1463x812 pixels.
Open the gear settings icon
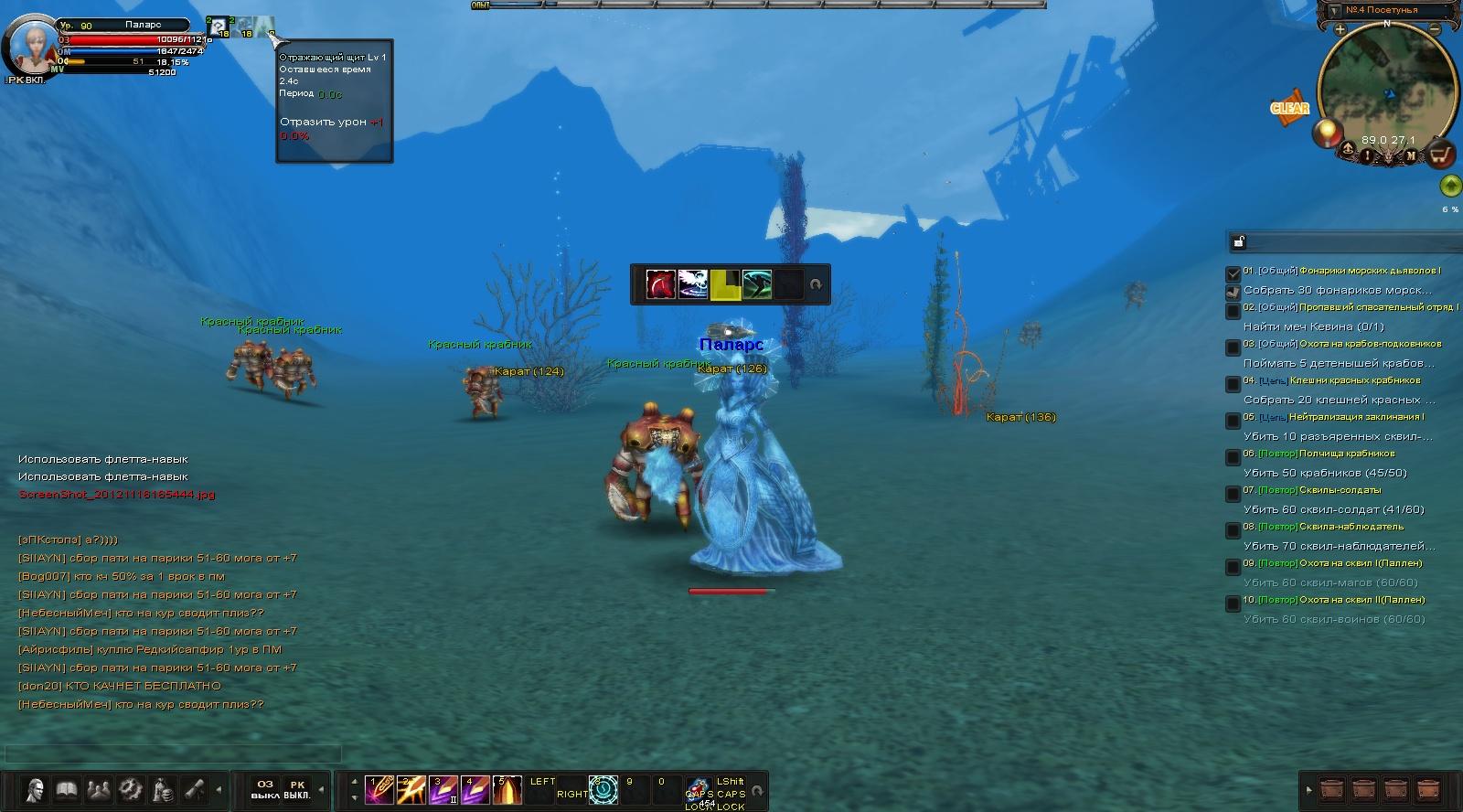click(130, 788)
